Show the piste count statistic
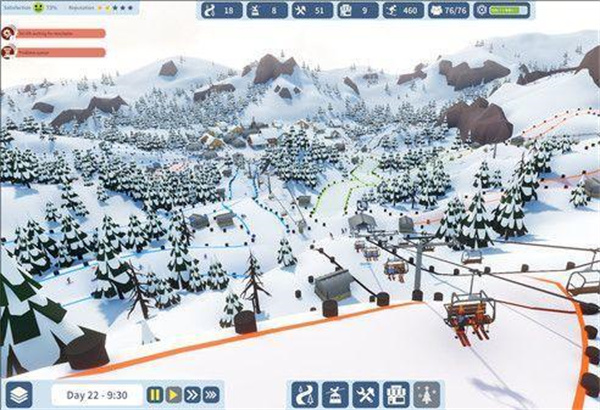The height and width of the screenshot is (410, 600). pyautogui.click(x=222, y=10)
